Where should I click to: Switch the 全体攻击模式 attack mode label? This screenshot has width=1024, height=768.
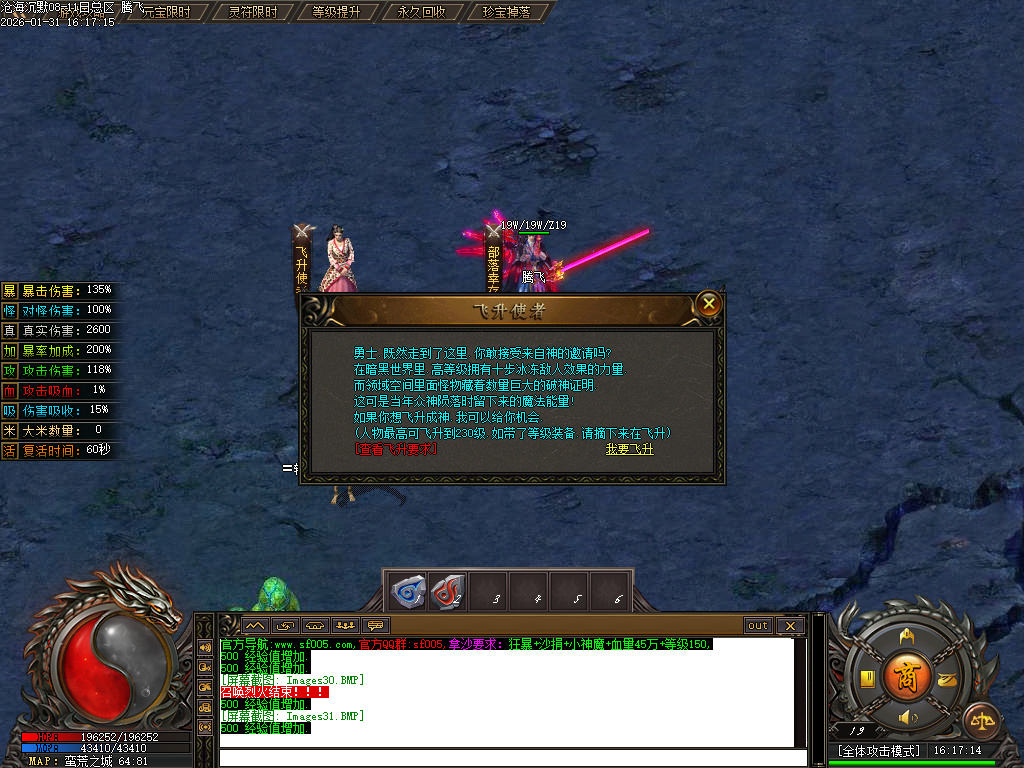tap(878, 750)
